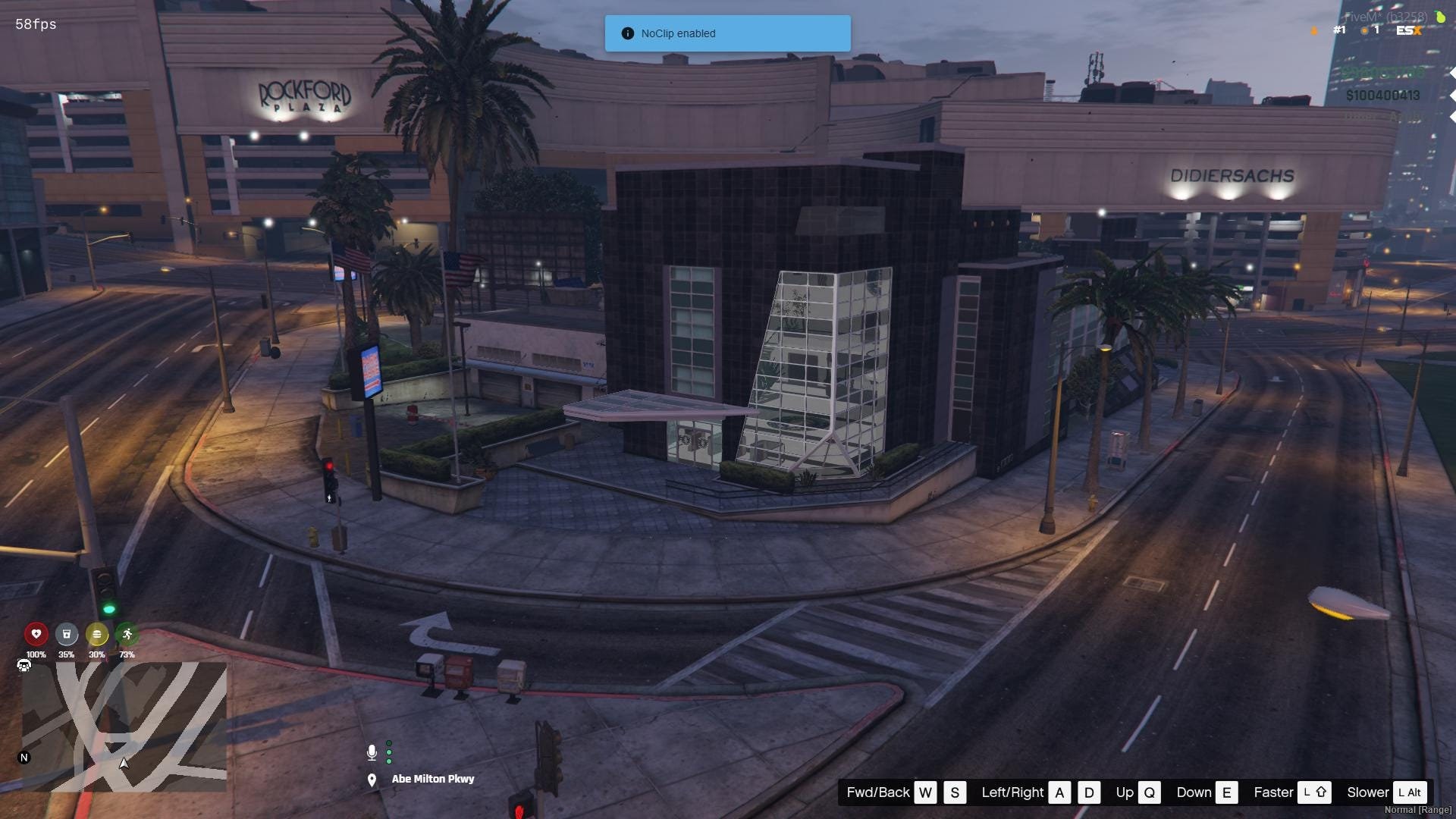Click the info icon in the NoClip notification
Image resolution: width=1456 pixels, height=819 pixels.
(x=627, y=33)
